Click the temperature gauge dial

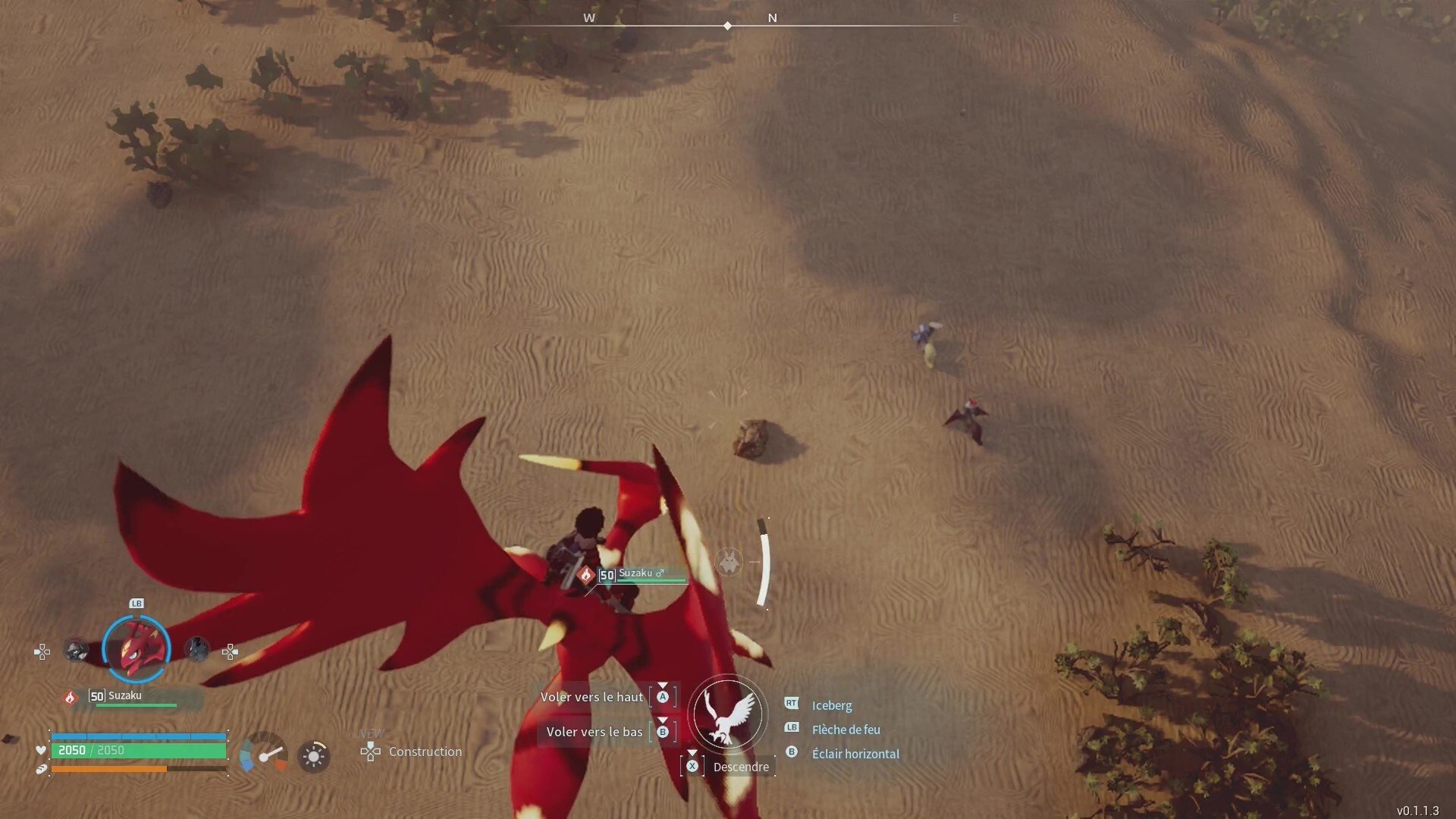pos(264,752)
